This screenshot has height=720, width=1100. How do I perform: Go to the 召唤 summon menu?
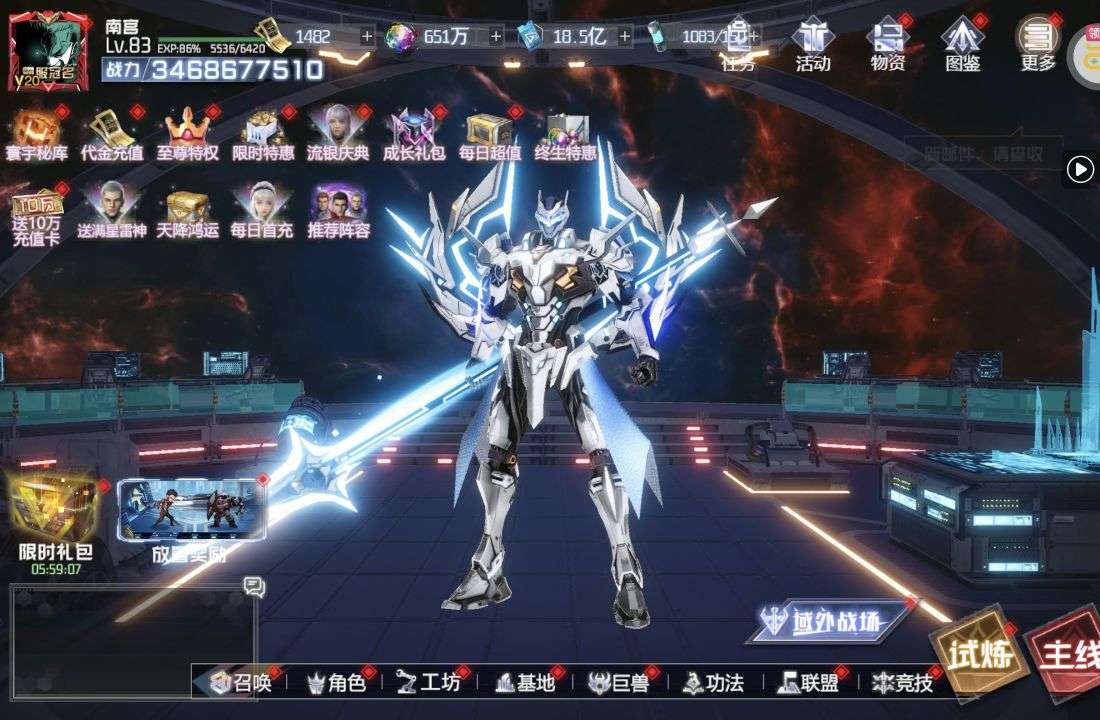[x=242, y=683]
